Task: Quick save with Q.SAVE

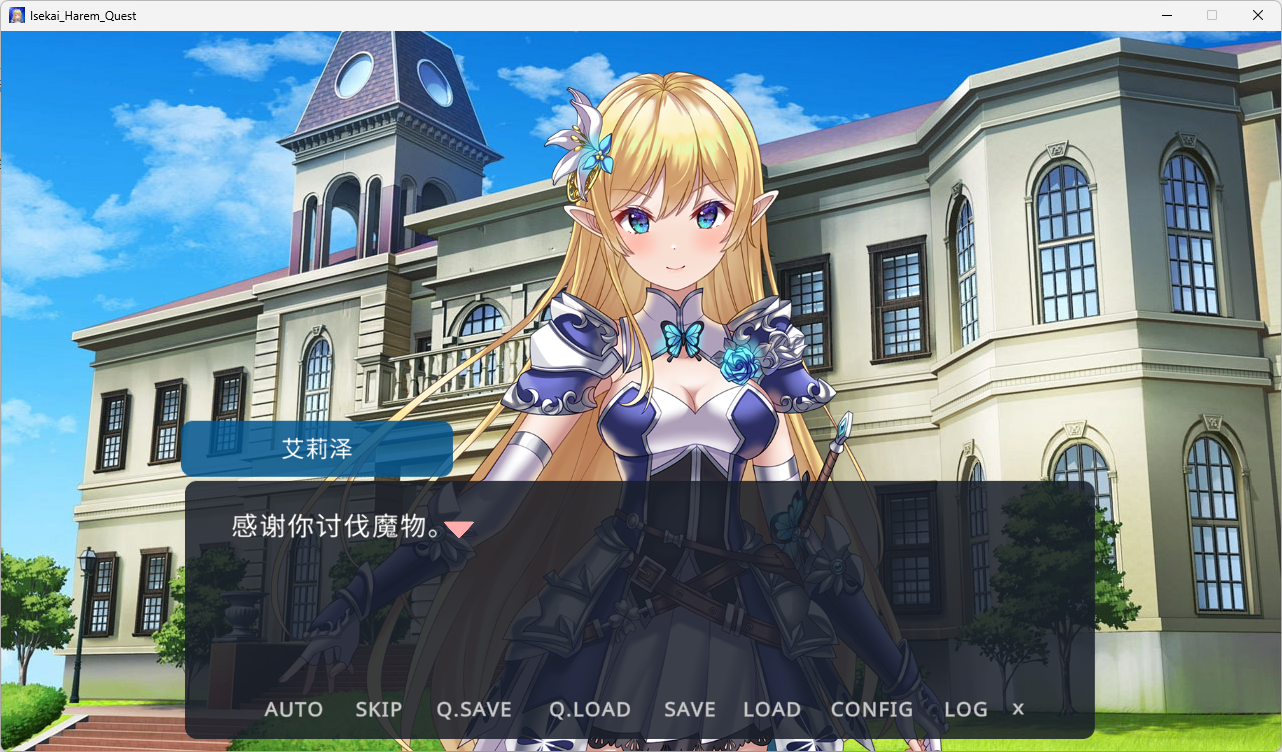Action: [x=474, y=710]
